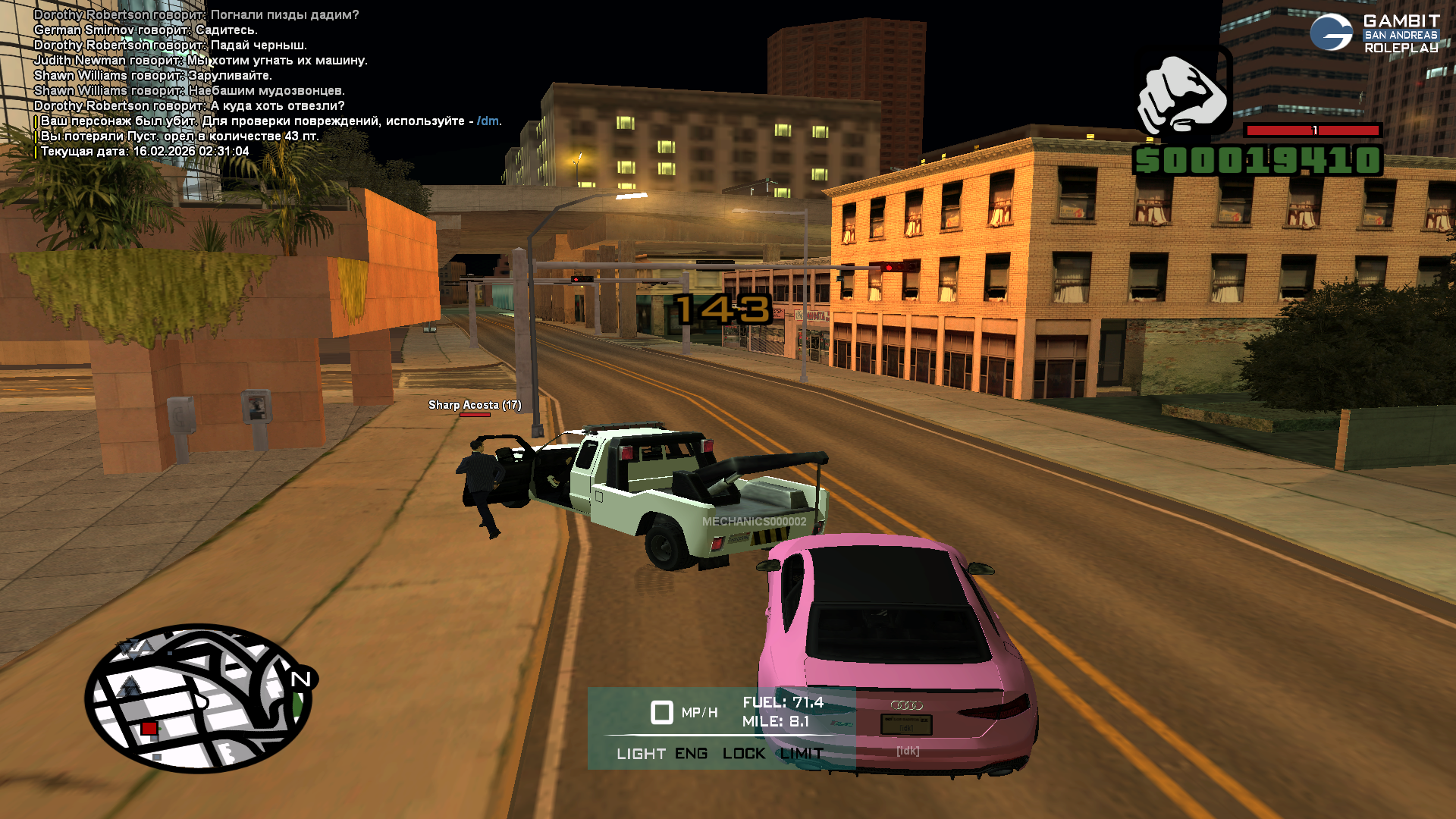Click the north N compass on the minimap

click(x=301, y=679)
